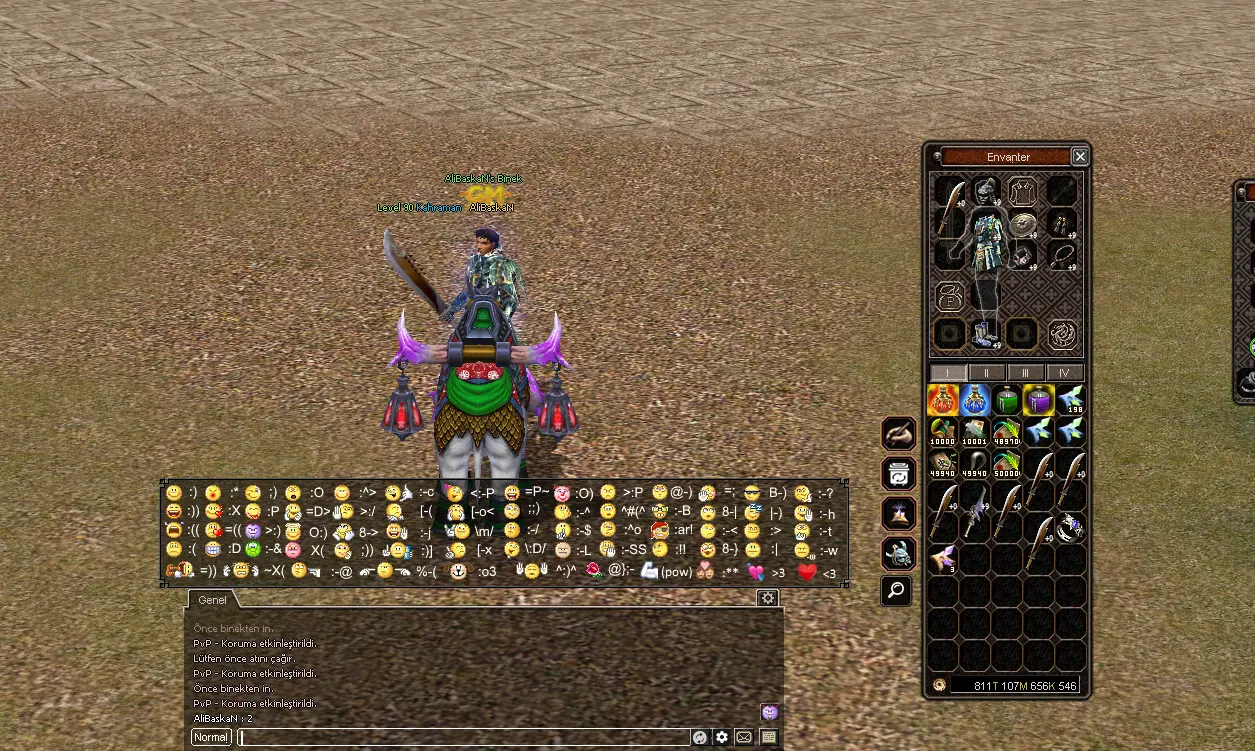Select the equipped helmet slot

coord(986,190)
